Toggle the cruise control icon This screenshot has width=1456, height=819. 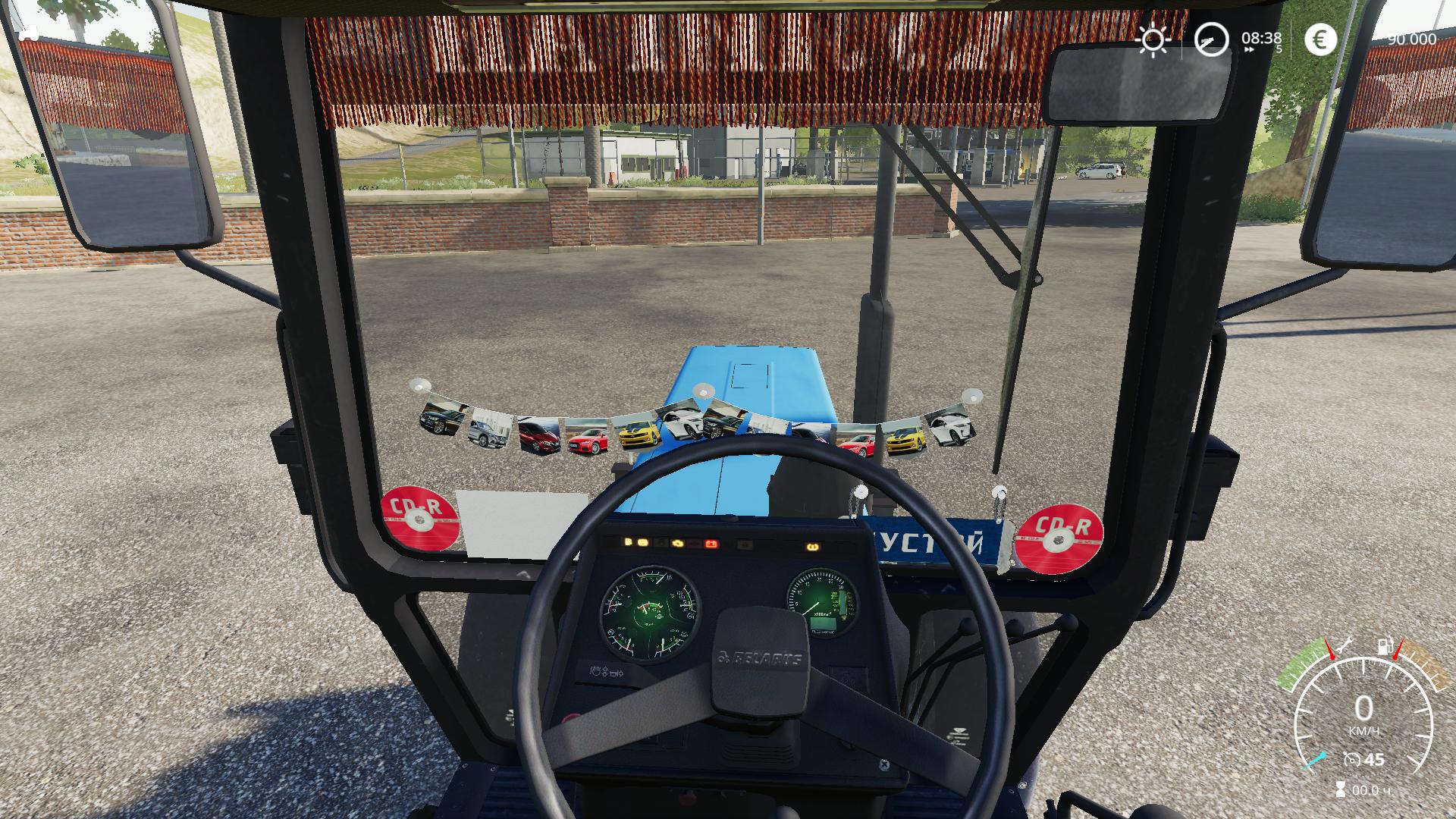coord(1351,759)
